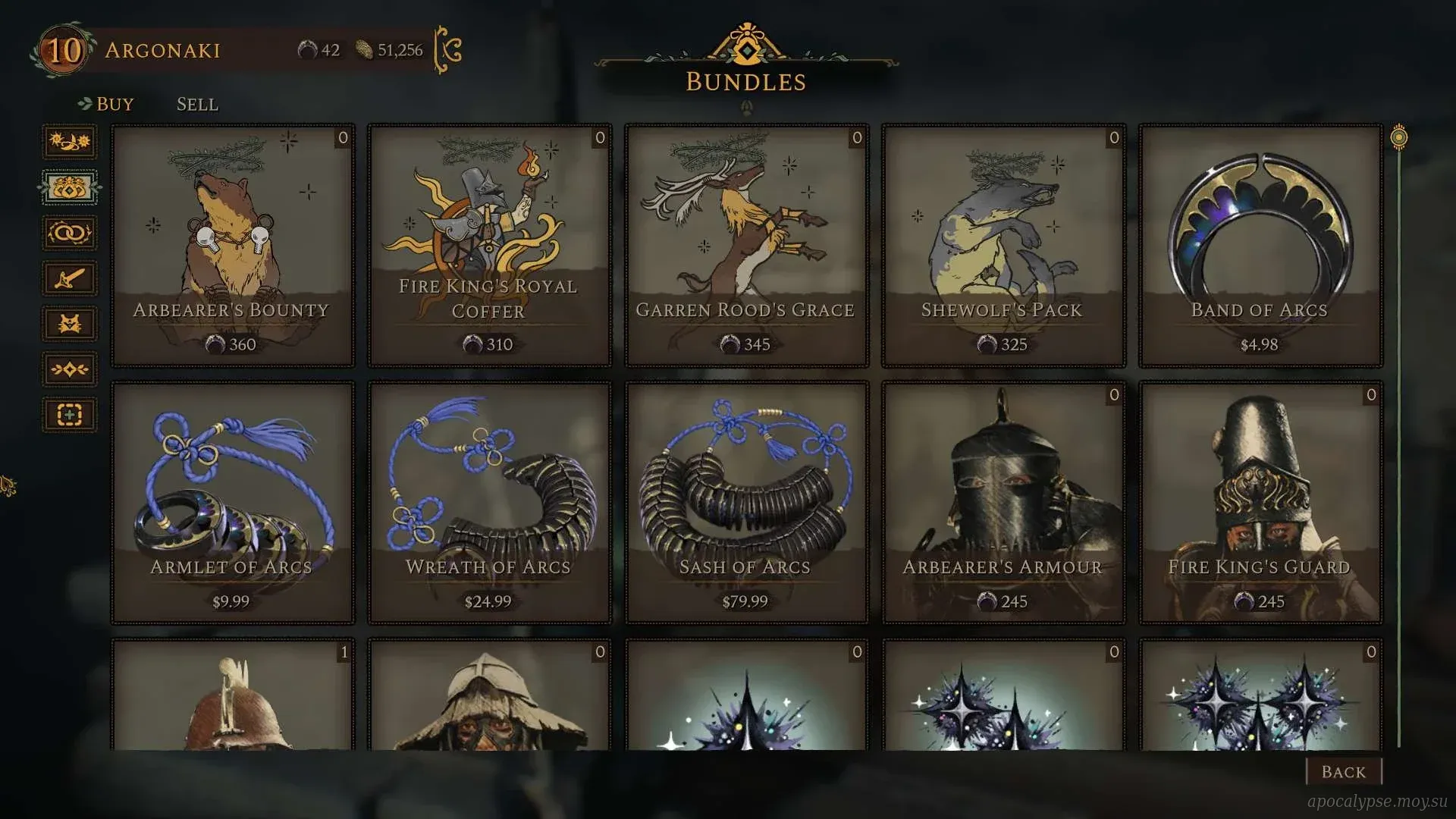The height and width of the screenshot is (819, 1456).
Task: Select the Garren Rood's Grace bundle
Action: [746, 246]
